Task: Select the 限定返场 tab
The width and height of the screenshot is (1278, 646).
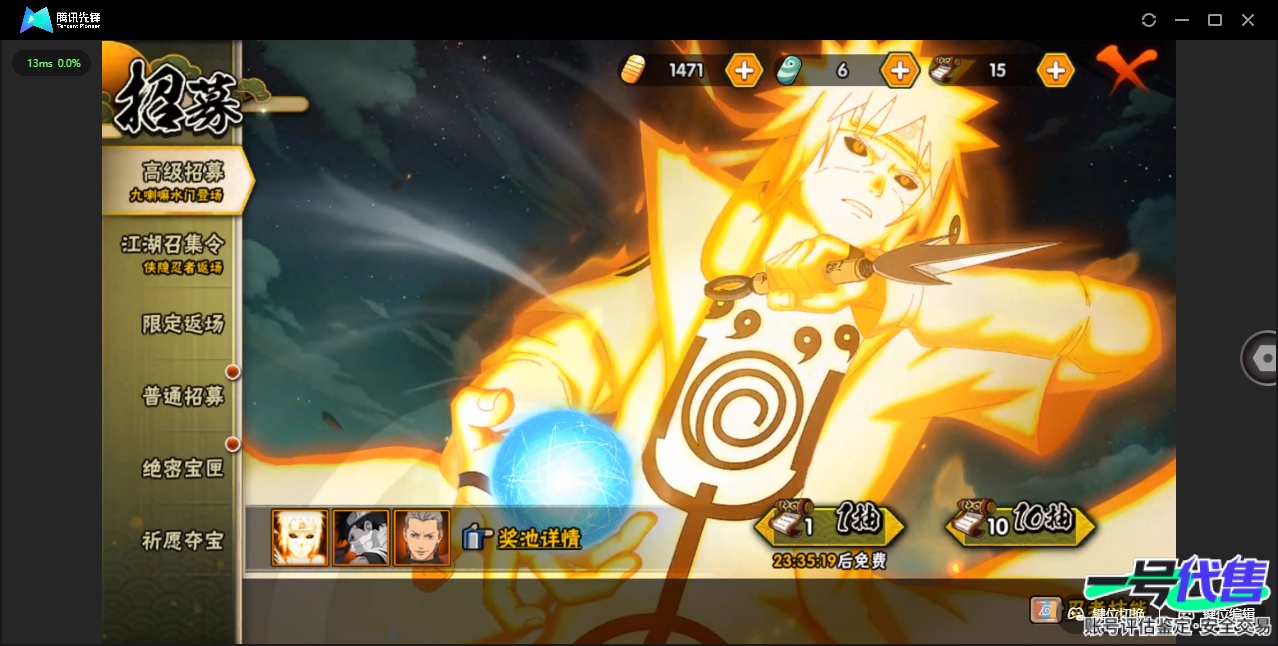Action: click(x=182, y=324)
